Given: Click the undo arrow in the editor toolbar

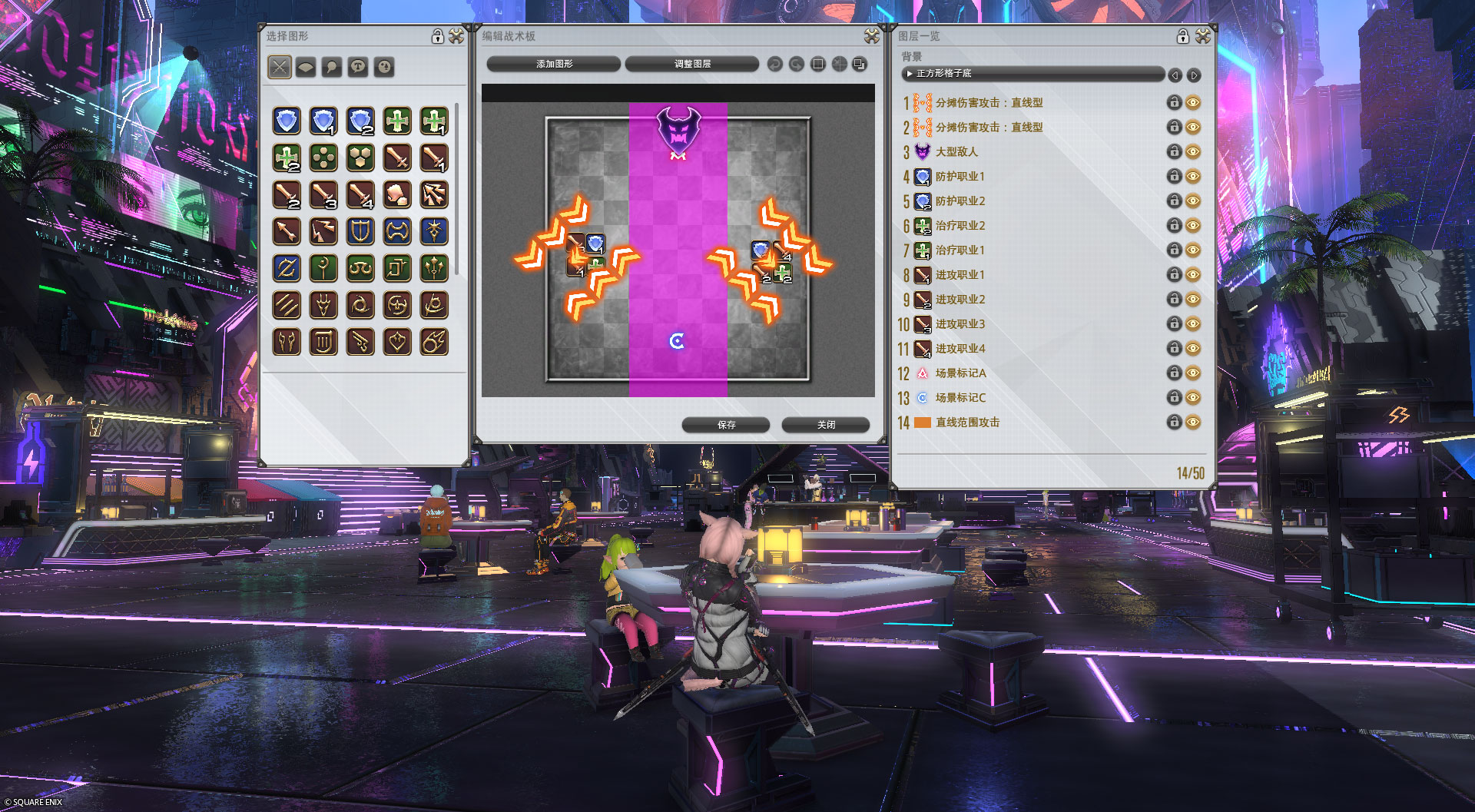Looking at the screenshot, I should (x=774, y=65).
